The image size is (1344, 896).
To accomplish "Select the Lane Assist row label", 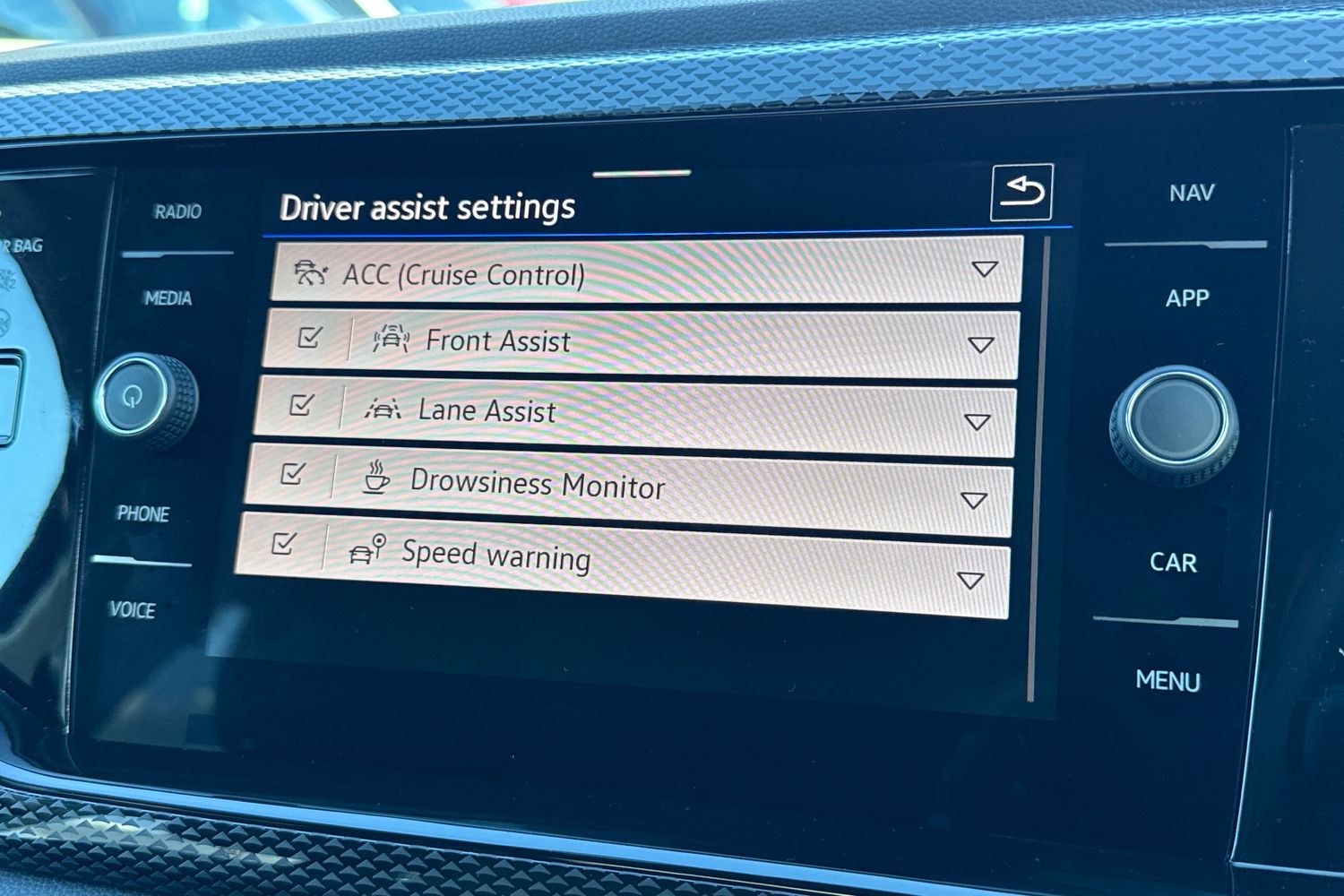I will pos(487,410).
